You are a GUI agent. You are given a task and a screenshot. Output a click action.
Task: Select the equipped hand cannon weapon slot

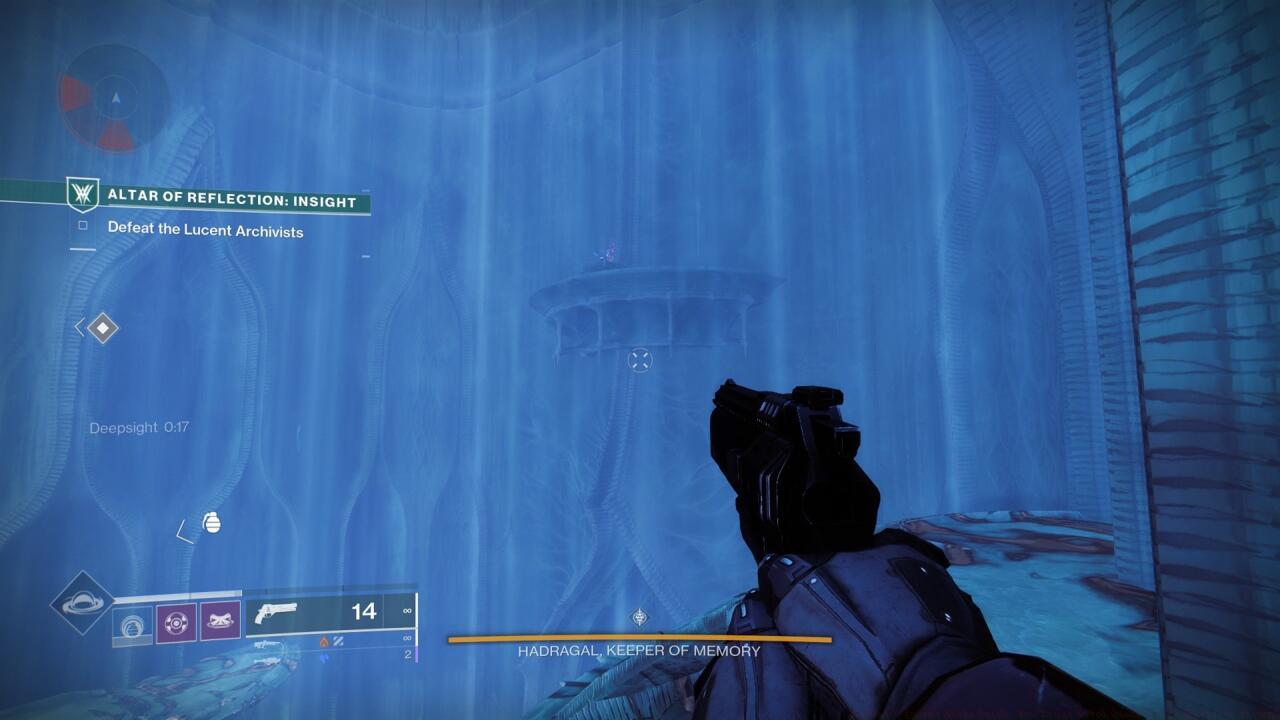point(330,611)
